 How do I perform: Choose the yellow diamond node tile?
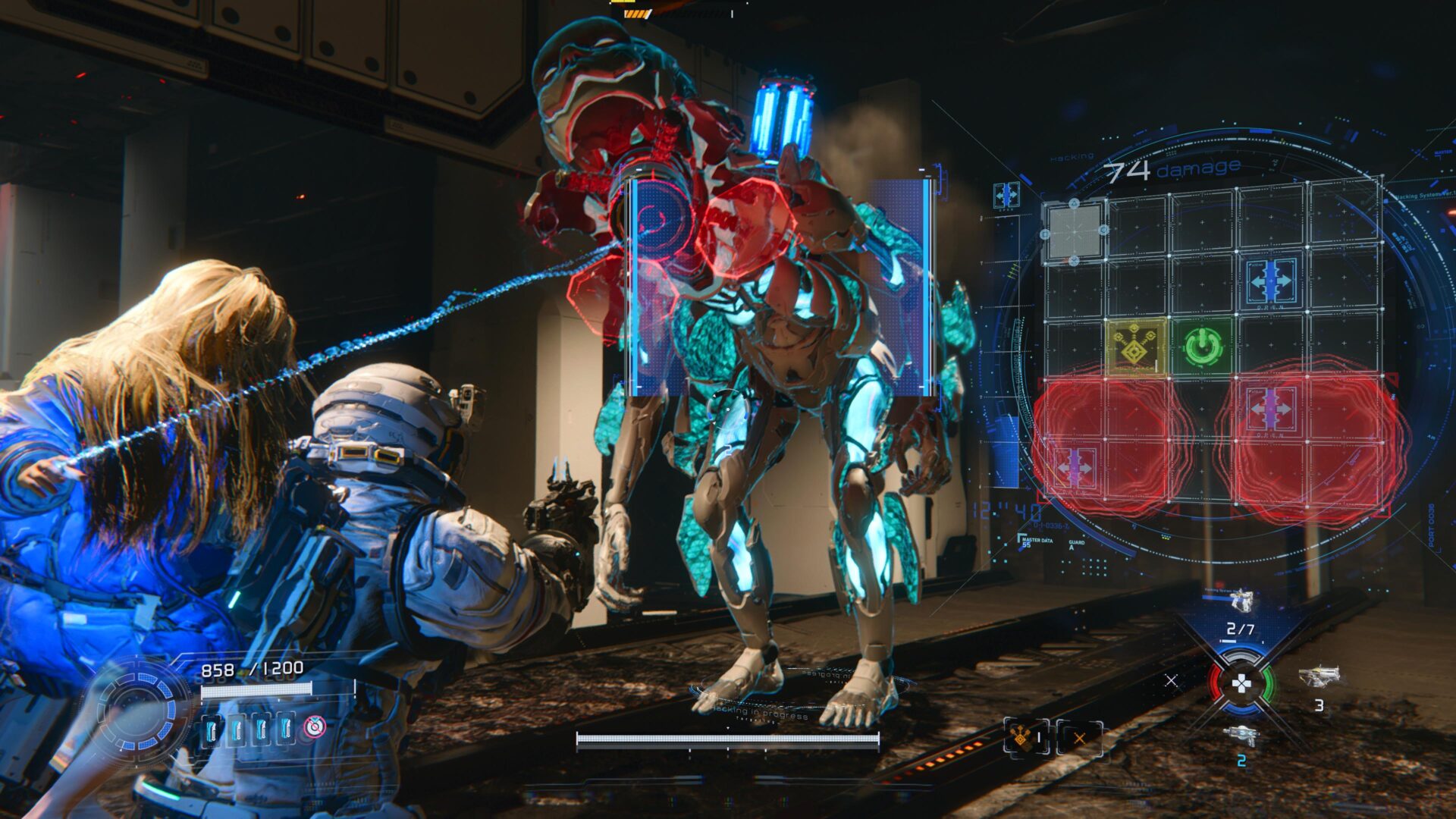tap(1136, 347)
